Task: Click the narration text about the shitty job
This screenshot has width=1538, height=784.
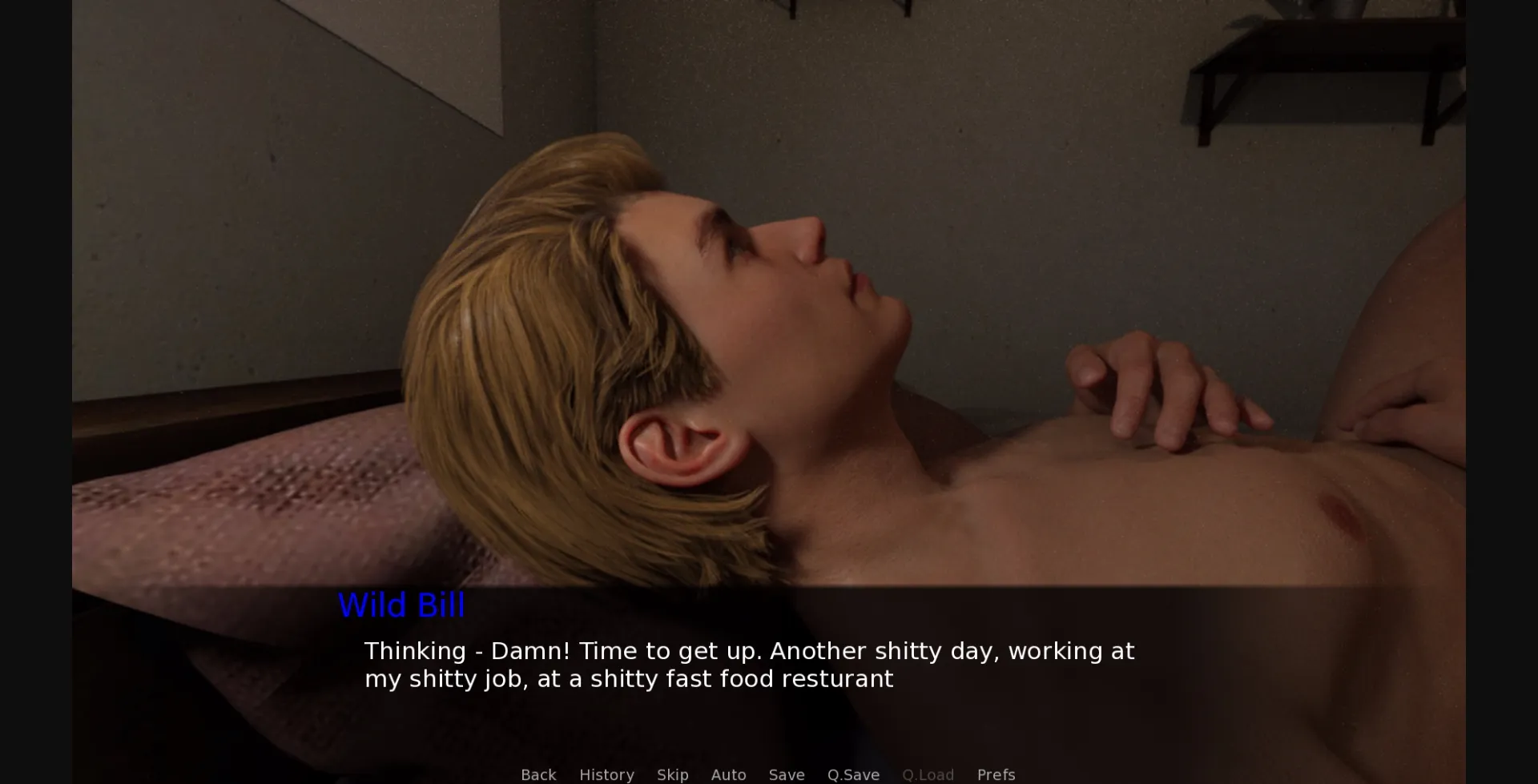Action: (749, 665)
